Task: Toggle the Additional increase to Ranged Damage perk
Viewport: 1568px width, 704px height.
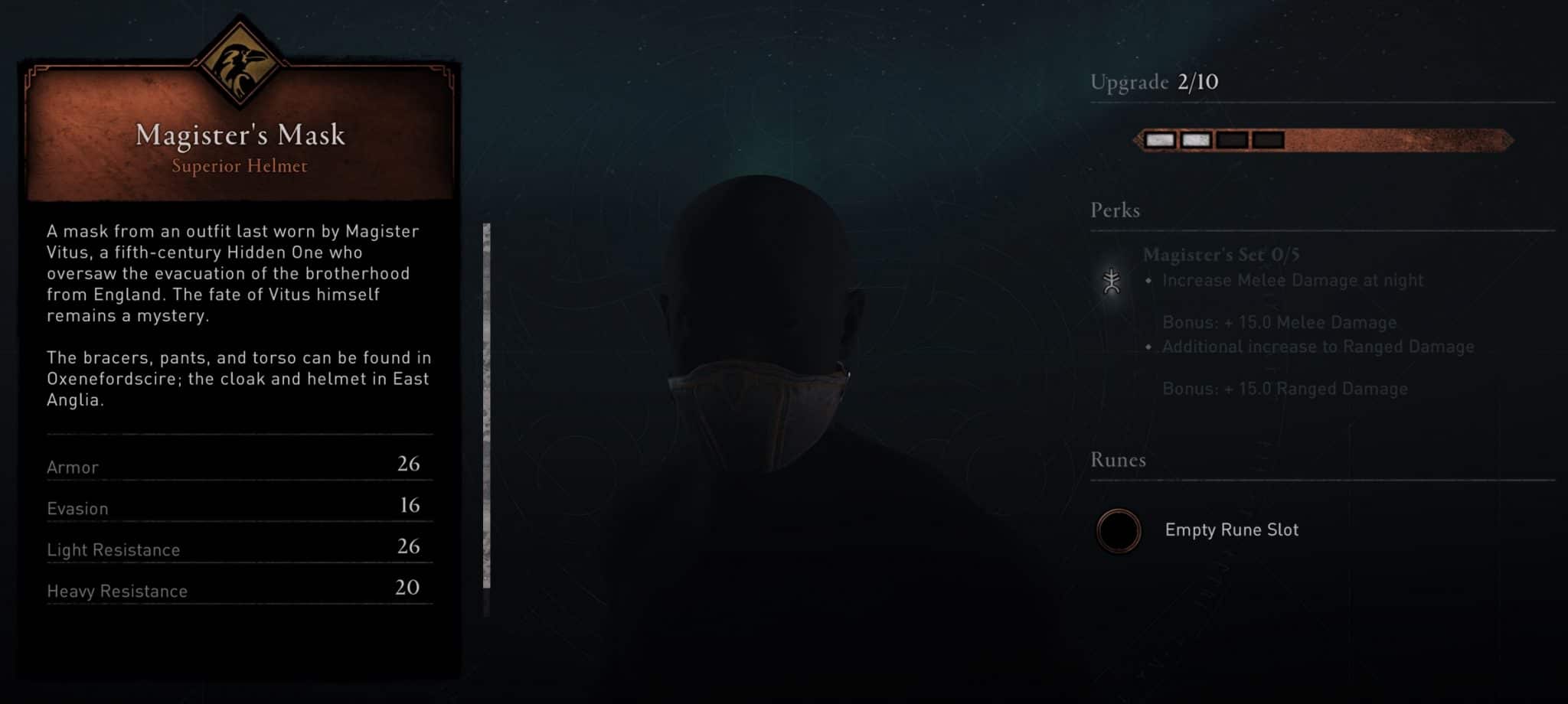Action: [x=1318, y=346]
